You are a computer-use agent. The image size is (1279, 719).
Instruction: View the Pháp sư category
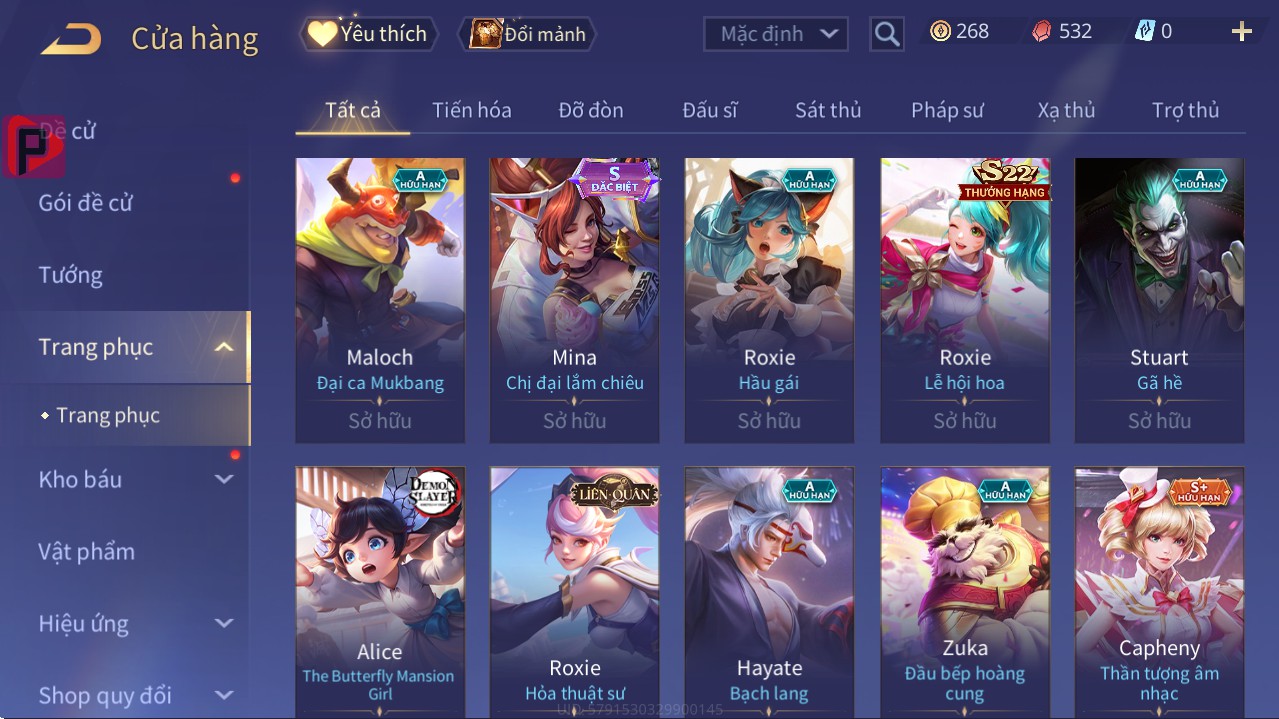point(947,110)
